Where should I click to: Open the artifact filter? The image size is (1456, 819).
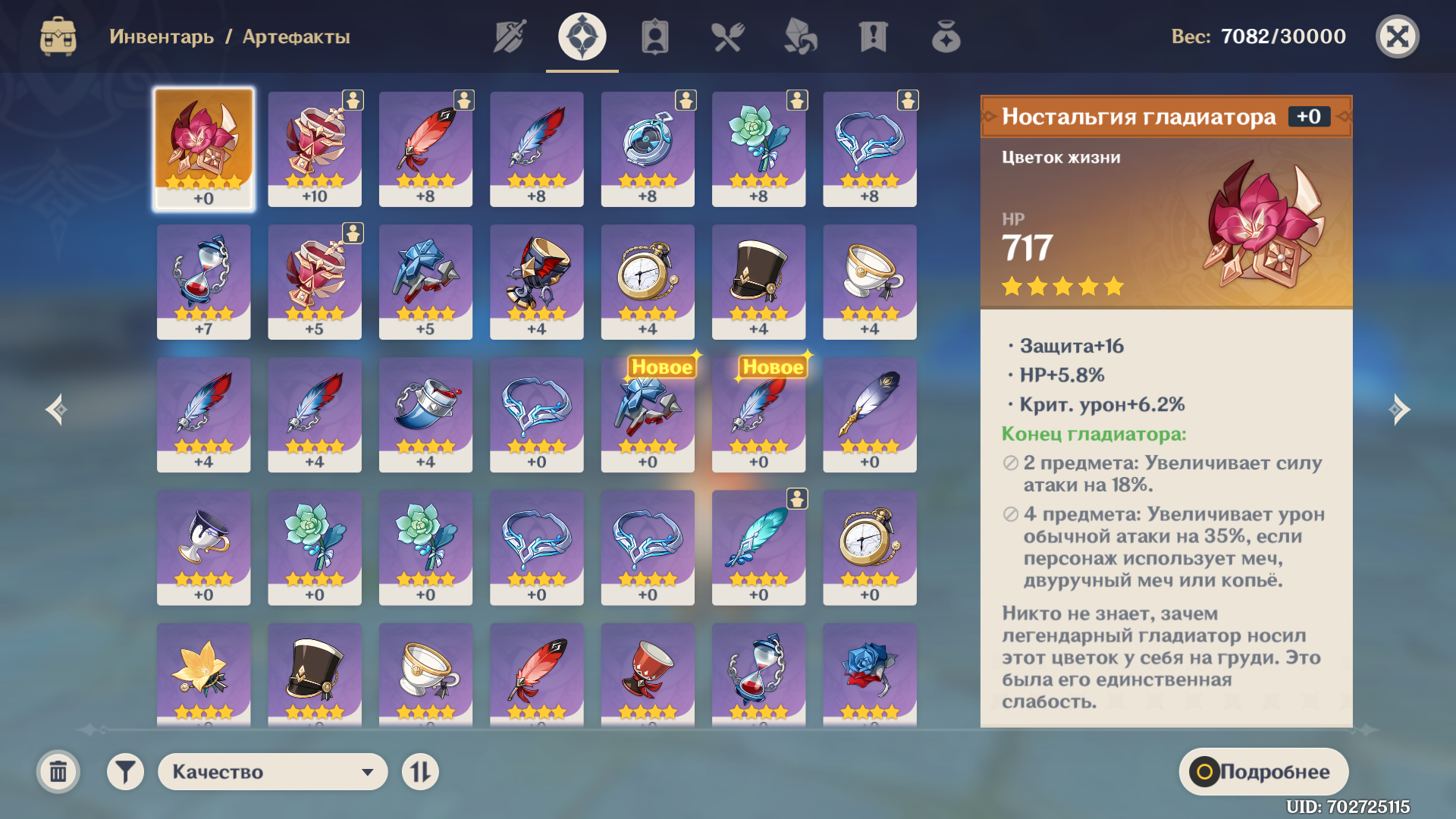click(x=125, y=772)
